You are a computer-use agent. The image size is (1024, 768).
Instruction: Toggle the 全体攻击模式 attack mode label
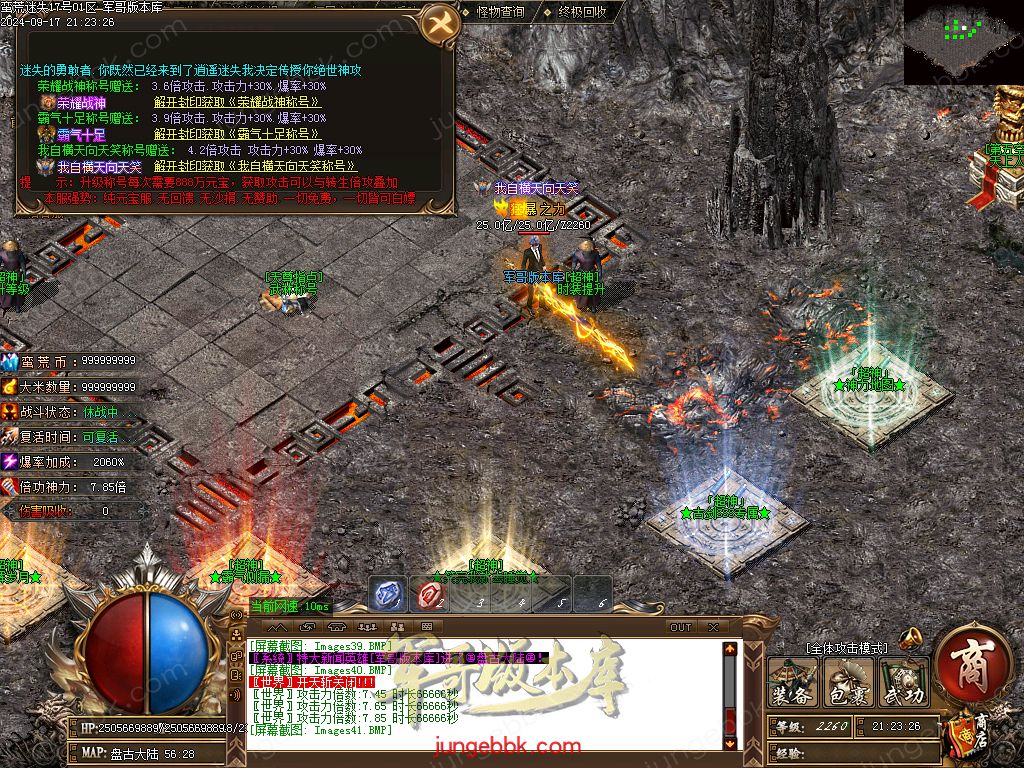(846, 648)
